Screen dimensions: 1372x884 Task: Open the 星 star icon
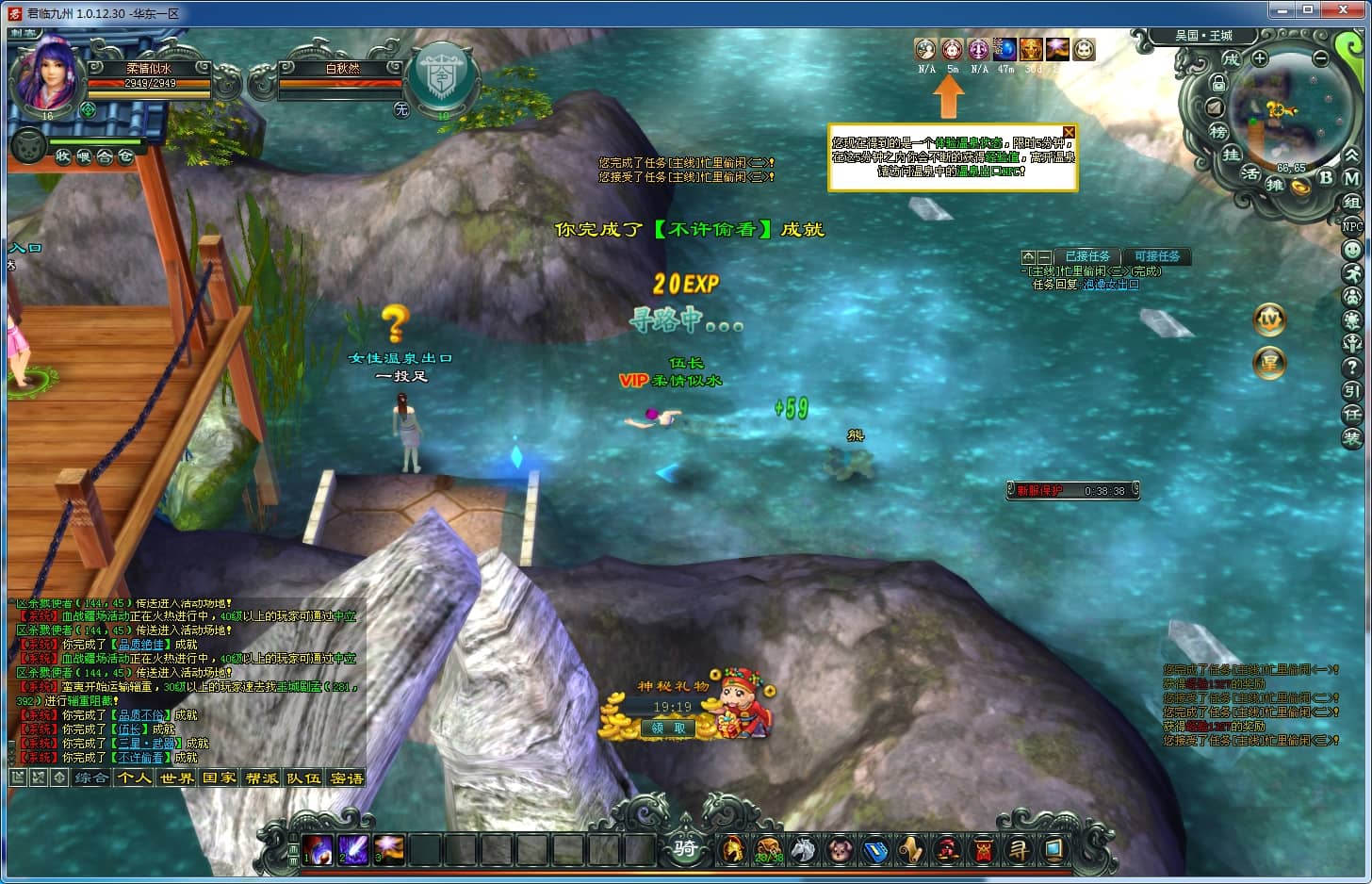point(1269,363)
